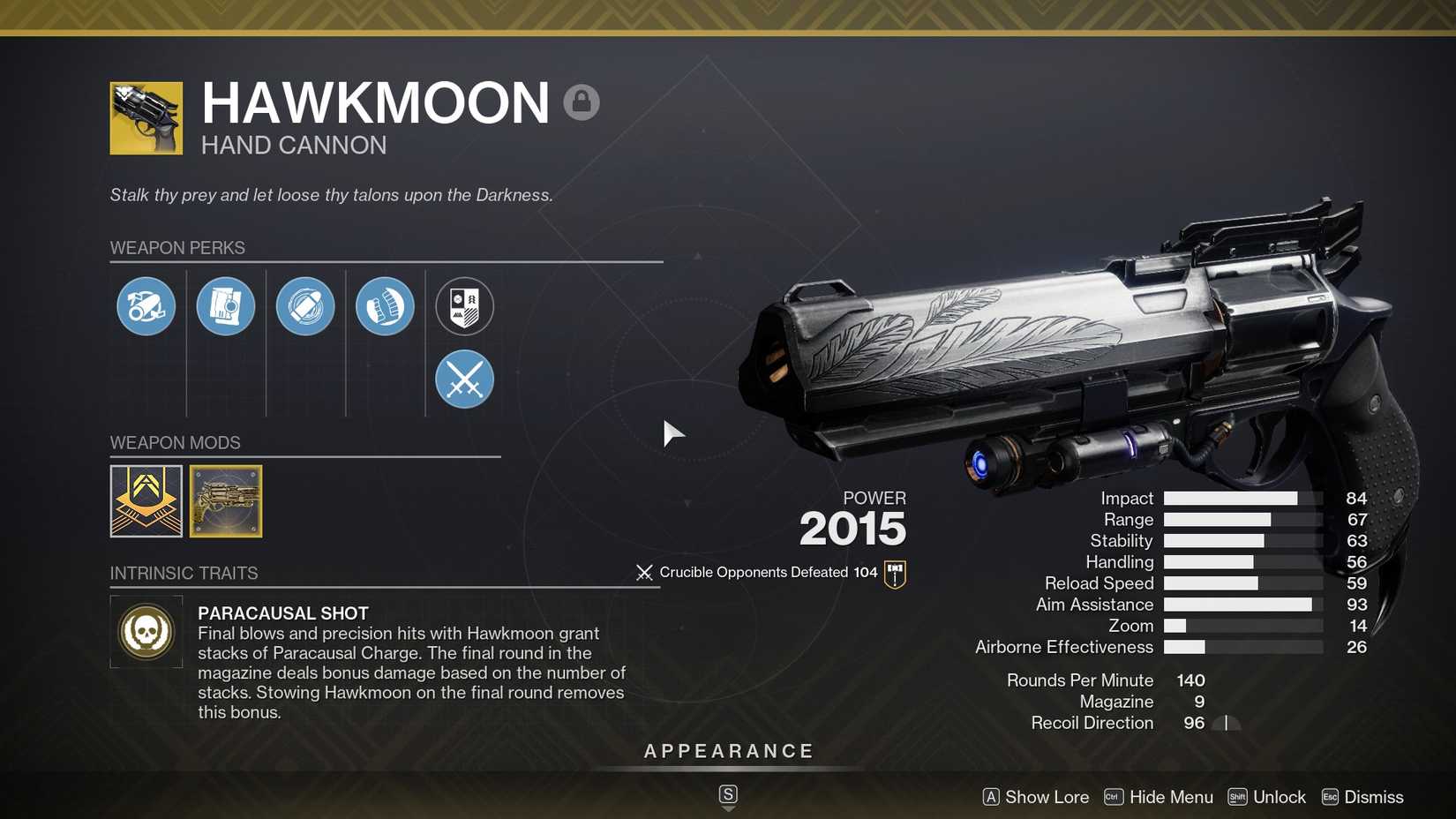Click the Hawkmoon weapon thumbnail
Viewport: 1456px width, 819px height.
[x=146, y=117]
